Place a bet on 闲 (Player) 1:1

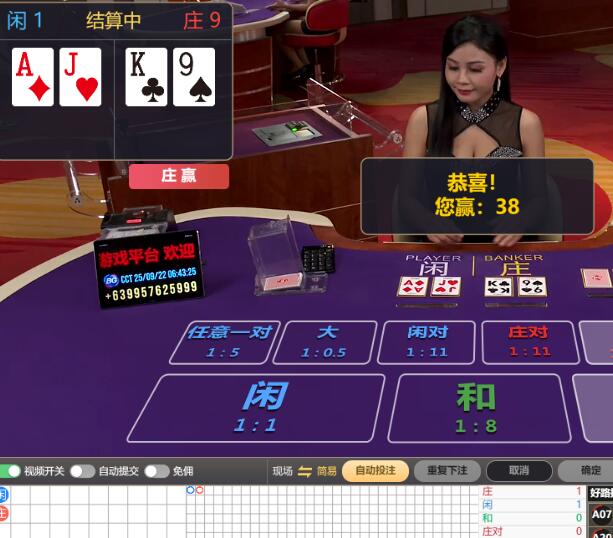(x=256, y=407)
